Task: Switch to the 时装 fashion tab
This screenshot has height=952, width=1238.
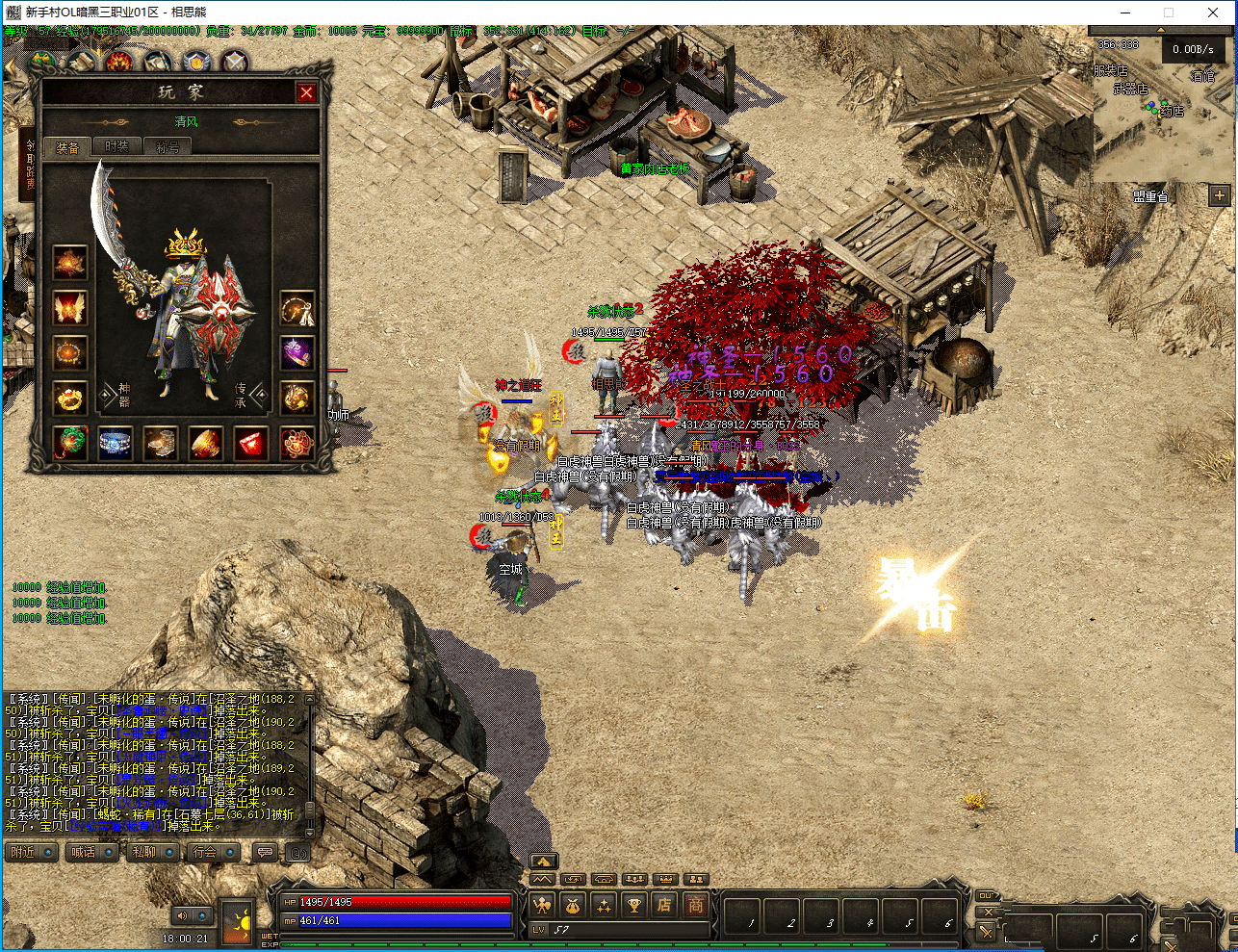Action: click(117, 146)
